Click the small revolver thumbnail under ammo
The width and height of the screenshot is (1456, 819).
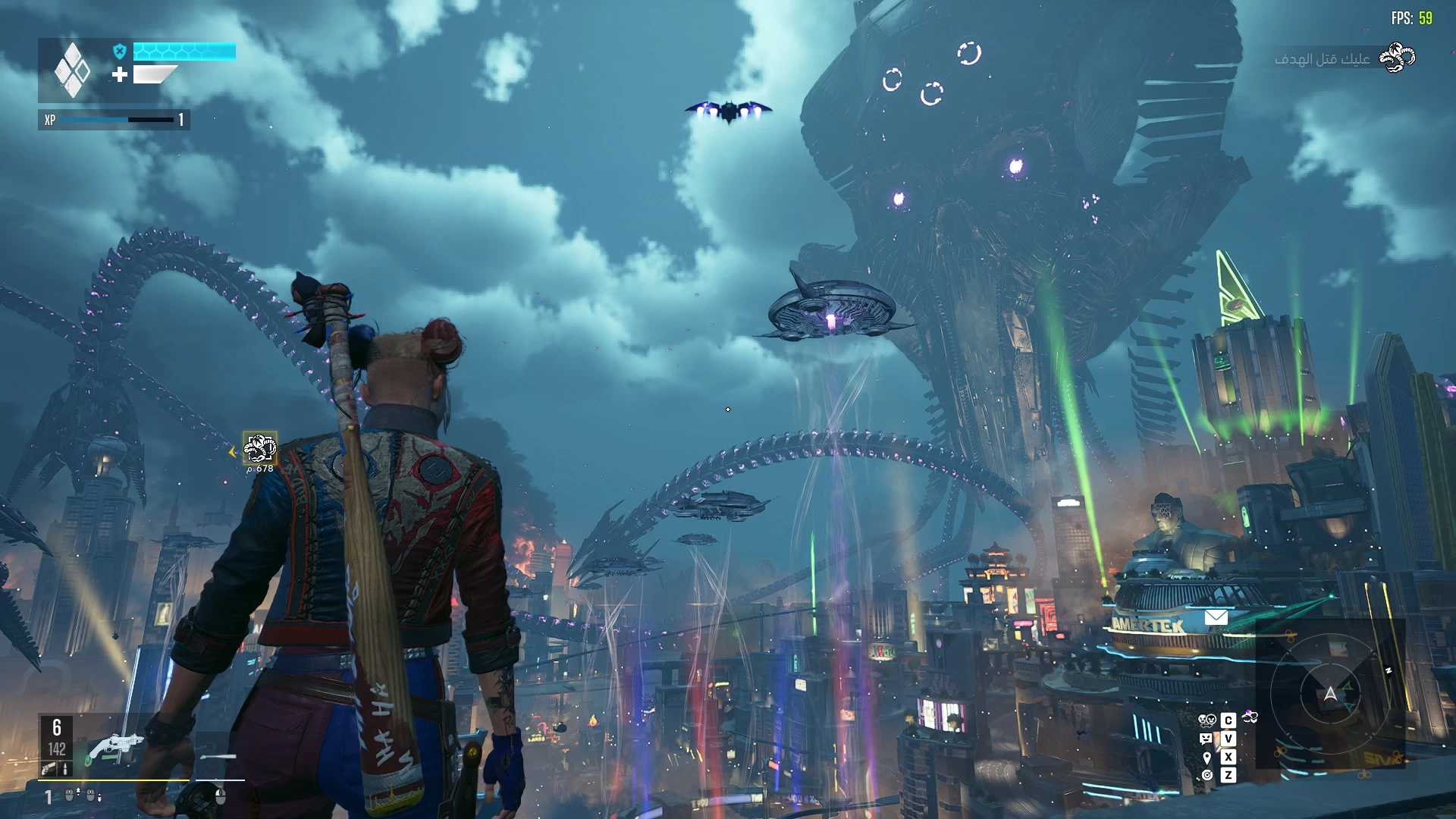coord(49,769)
